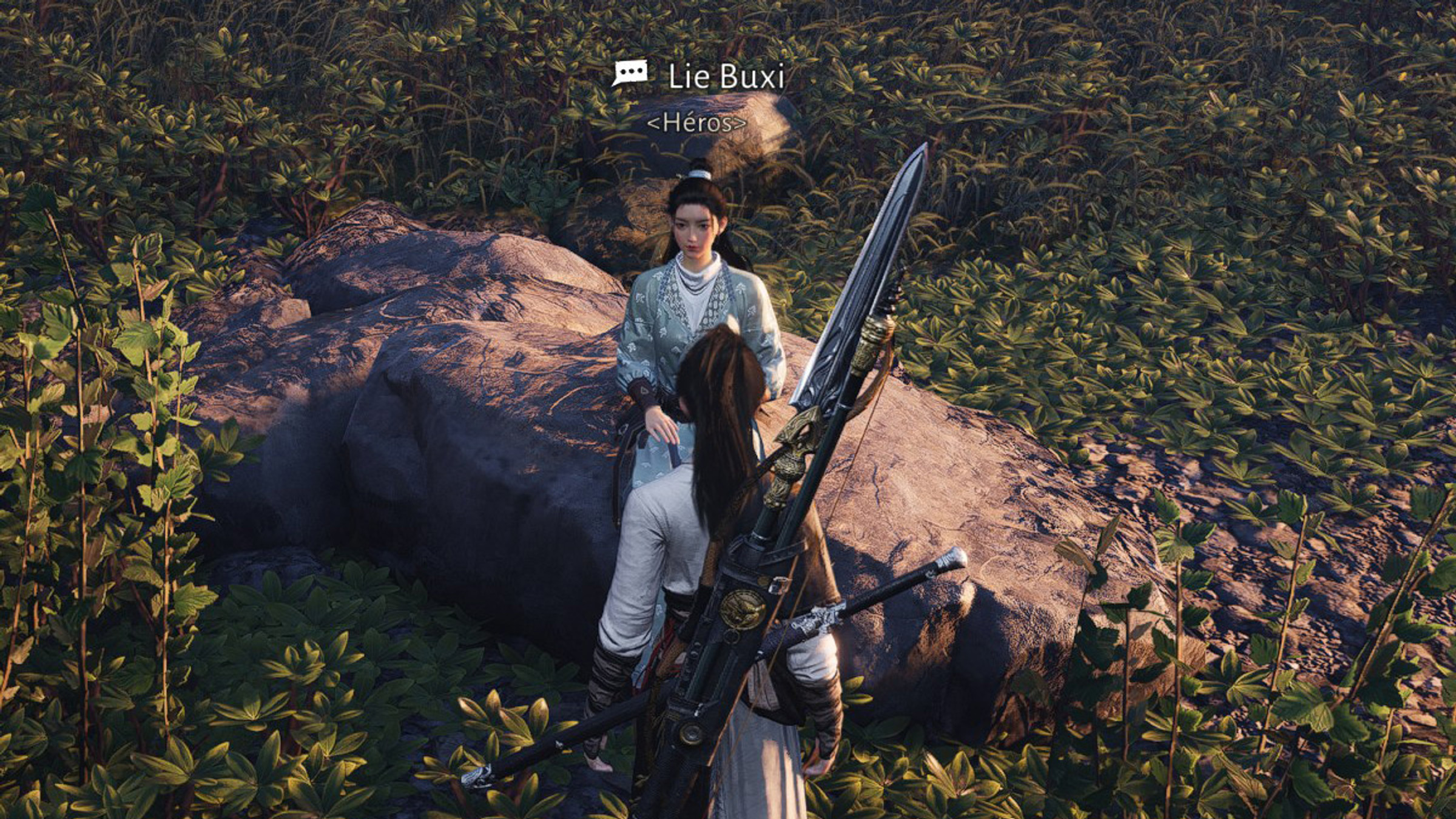Select the Lie Buxi name label

click(726, 77)
